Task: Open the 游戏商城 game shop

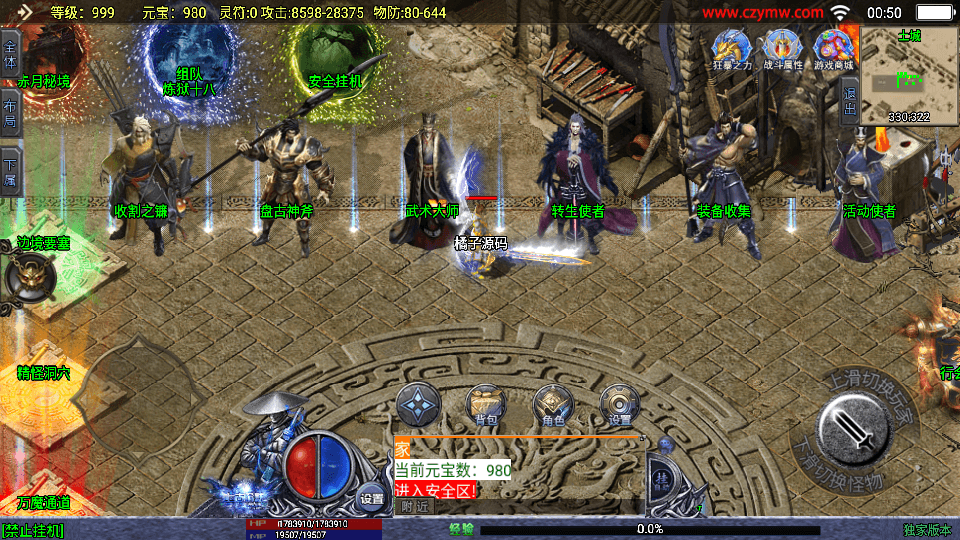Action: click(x=834, y=48)
